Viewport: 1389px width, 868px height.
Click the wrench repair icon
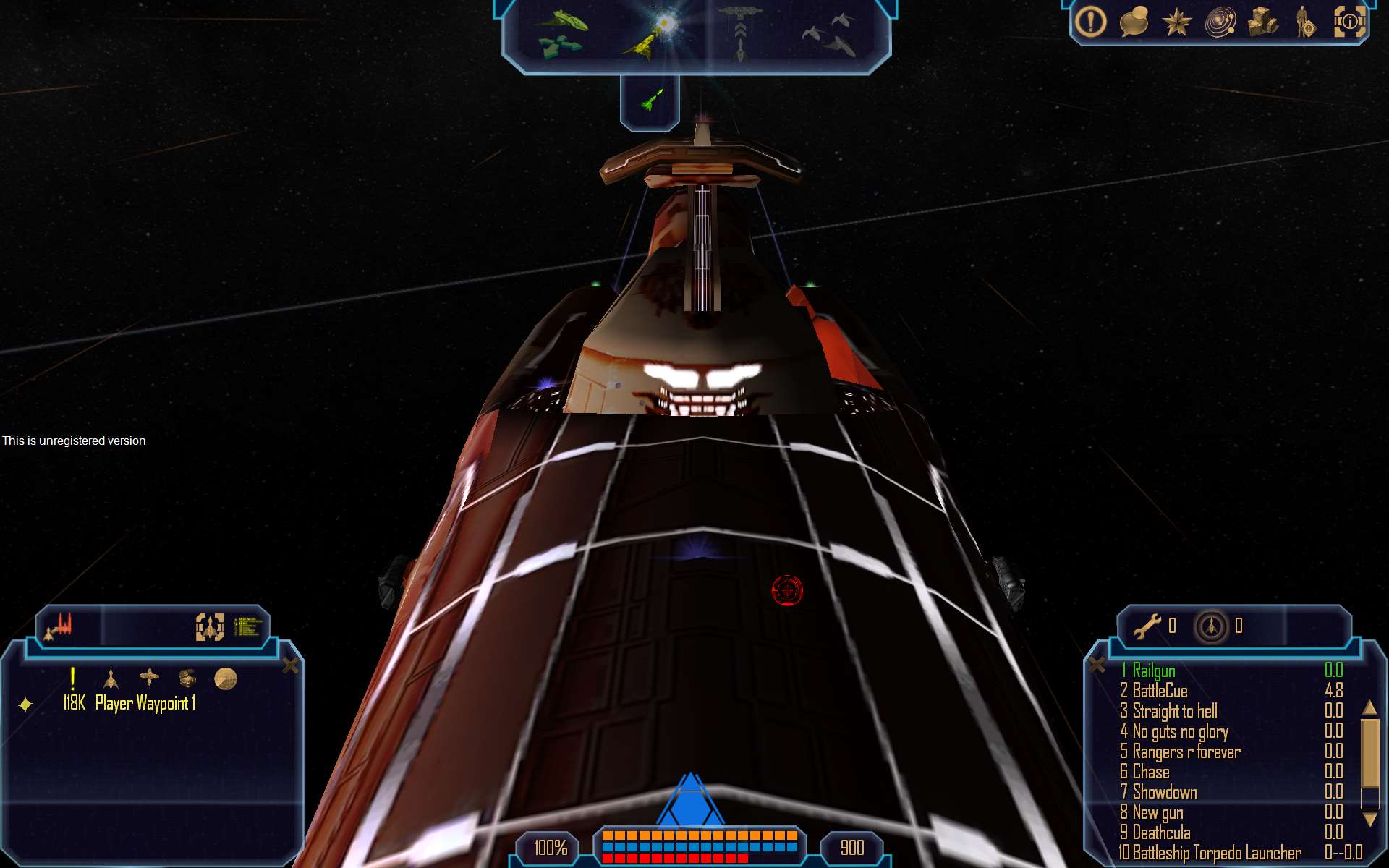pos(1147,626)
